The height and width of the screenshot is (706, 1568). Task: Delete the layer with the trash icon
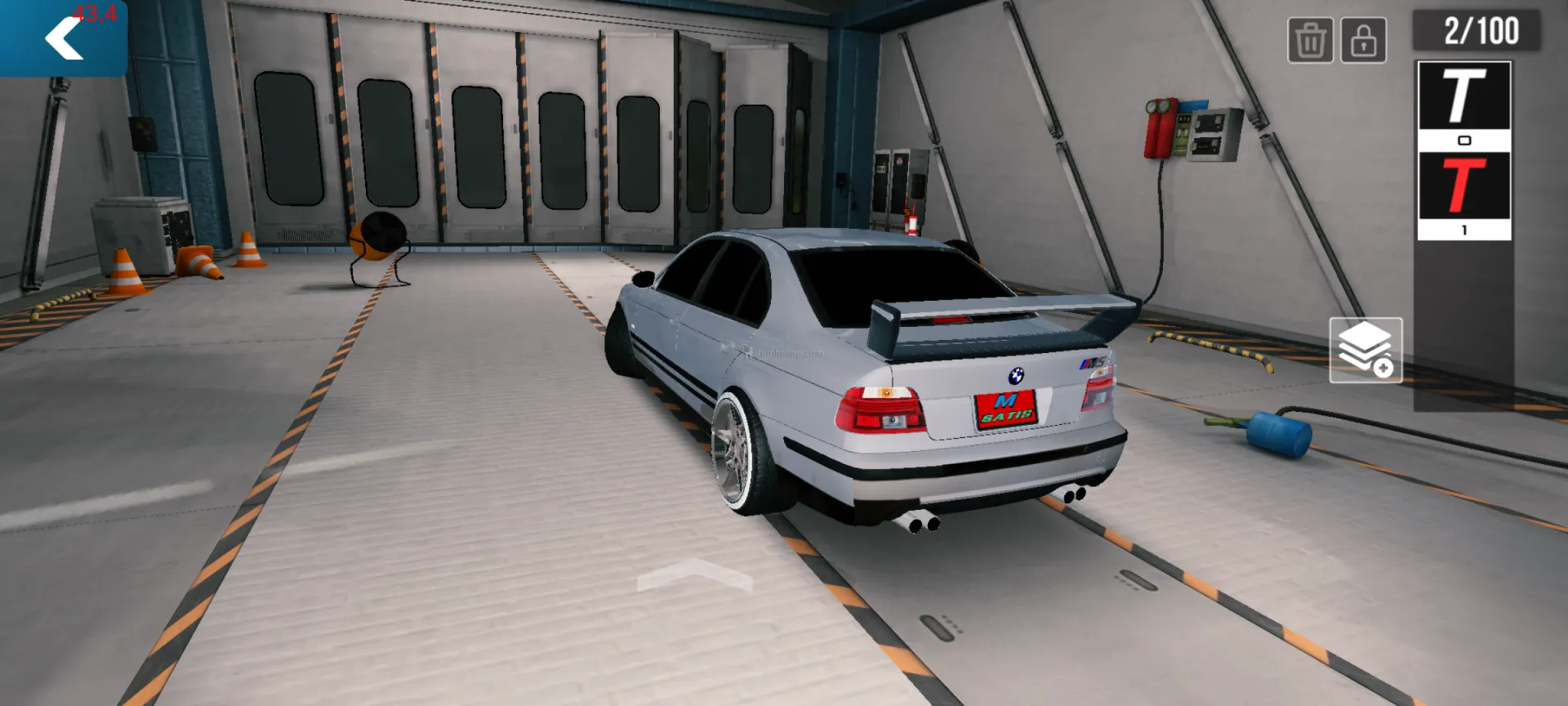(x=1310, y=40)
